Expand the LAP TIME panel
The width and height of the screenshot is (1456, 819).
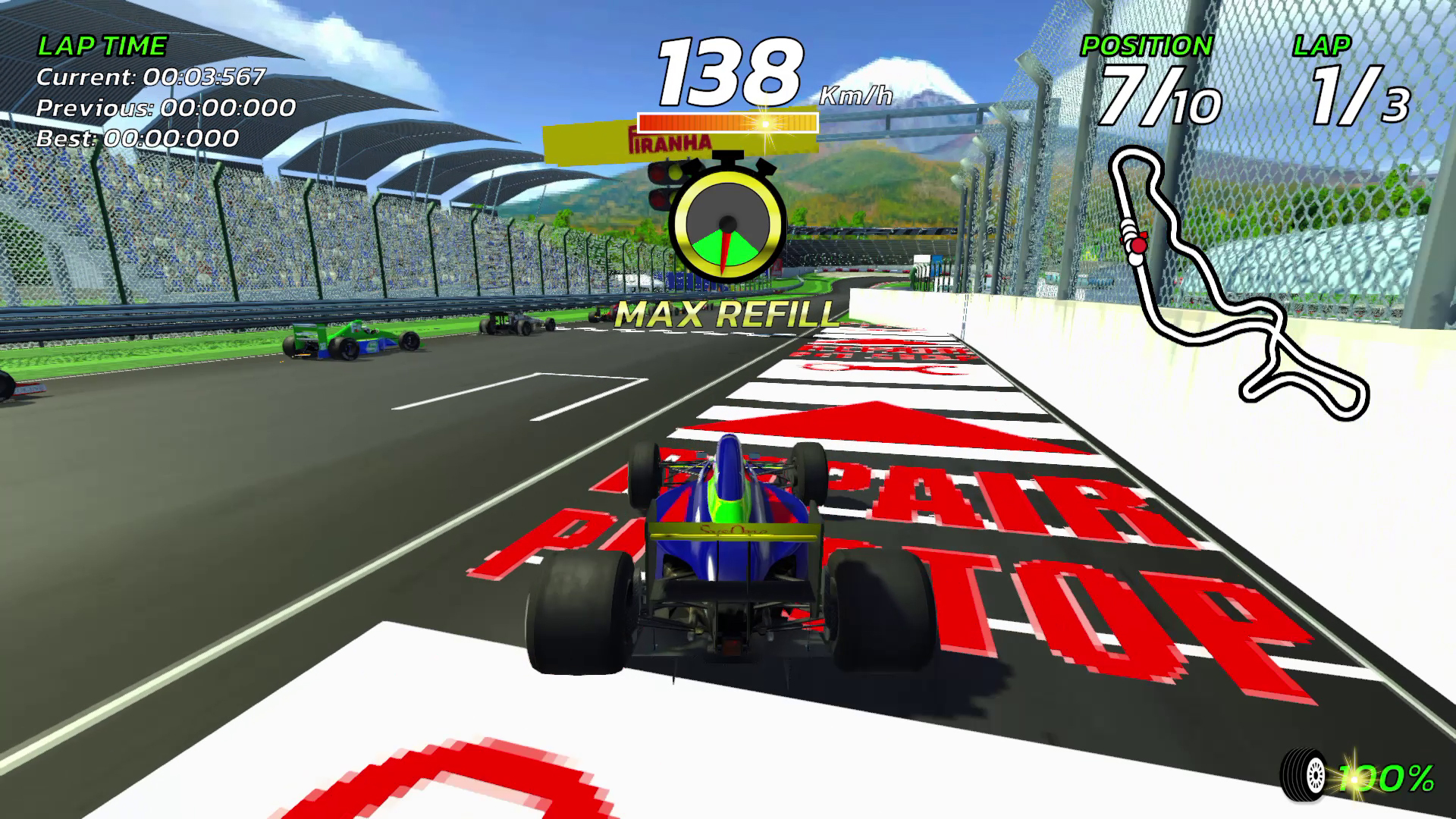[101, 44]
